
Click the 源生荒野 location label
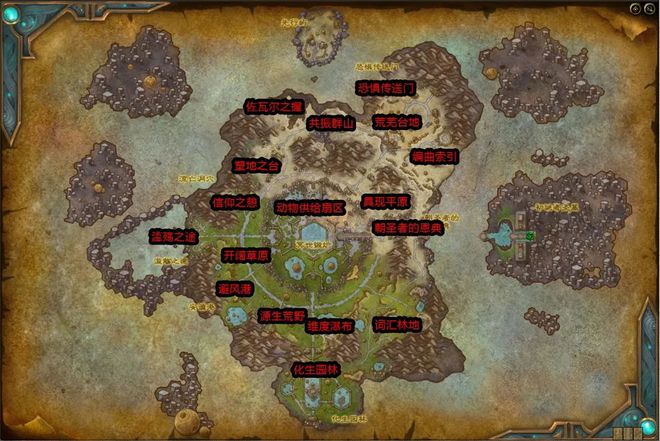(x=281, y=316)
